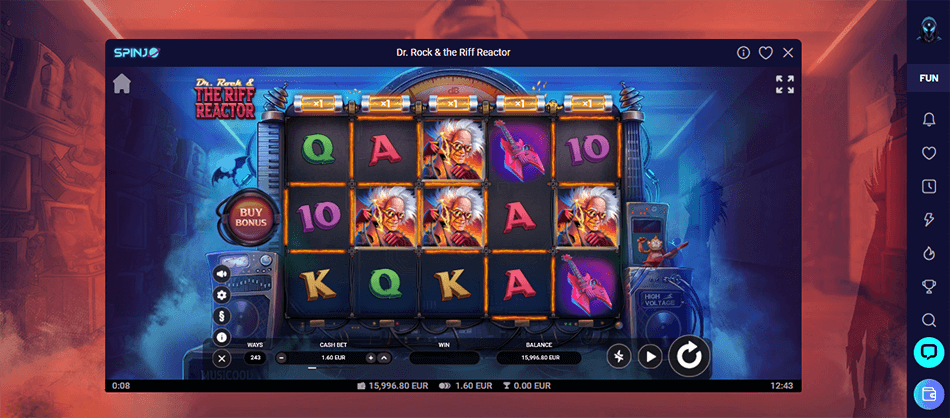Mute game sound via speaker icon
Viewport: 950px width, 418px height.
222,273
